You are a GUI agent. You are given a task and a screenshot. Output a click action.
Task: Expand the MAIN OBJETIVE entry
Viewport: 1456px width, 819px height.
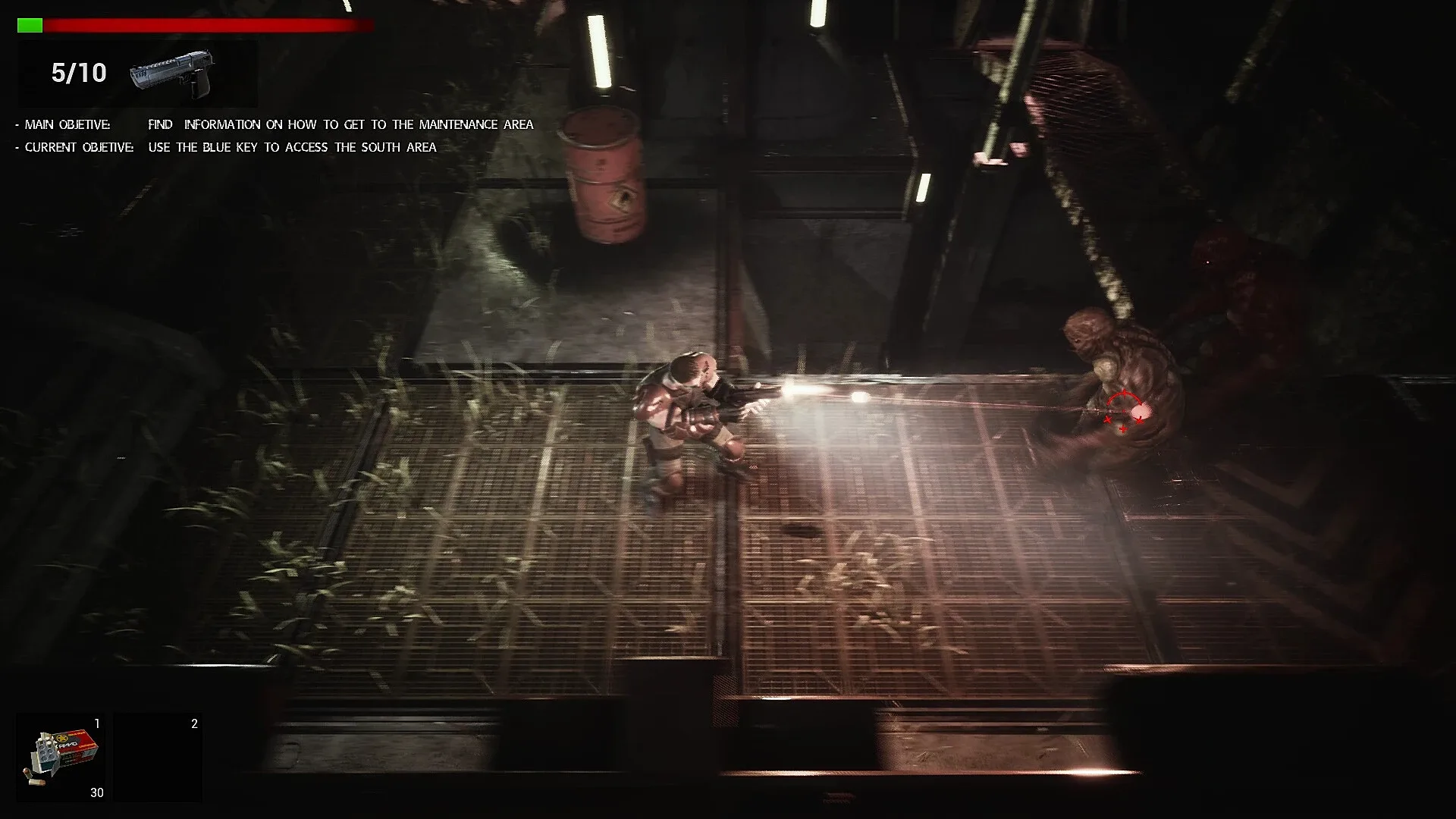click(x=68, y=124)
